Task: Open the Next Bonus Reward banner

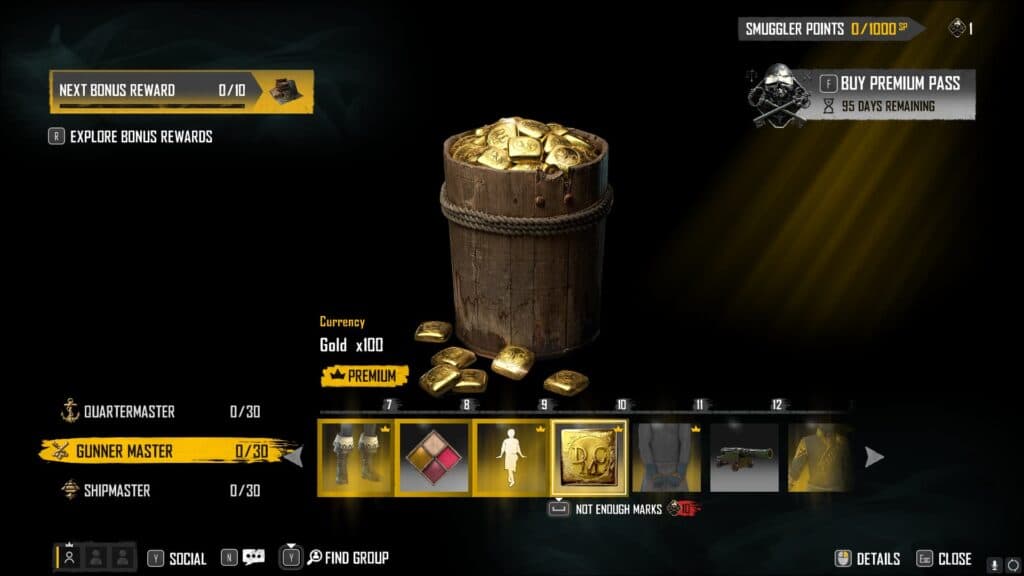Action: (181, 90)
